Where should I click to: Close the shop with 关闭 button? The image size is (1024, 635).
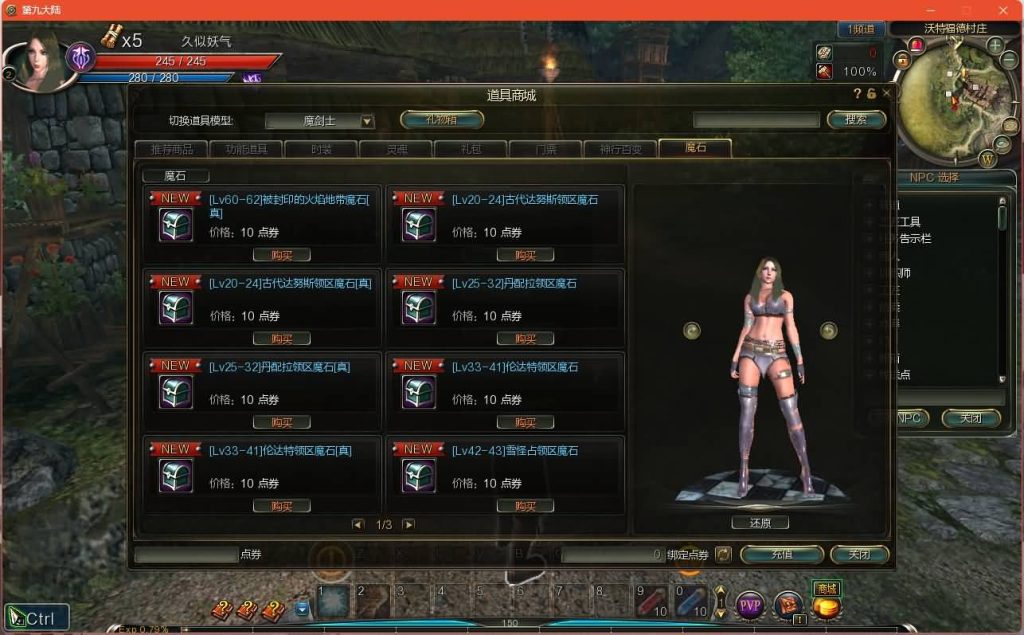[859, 554]
